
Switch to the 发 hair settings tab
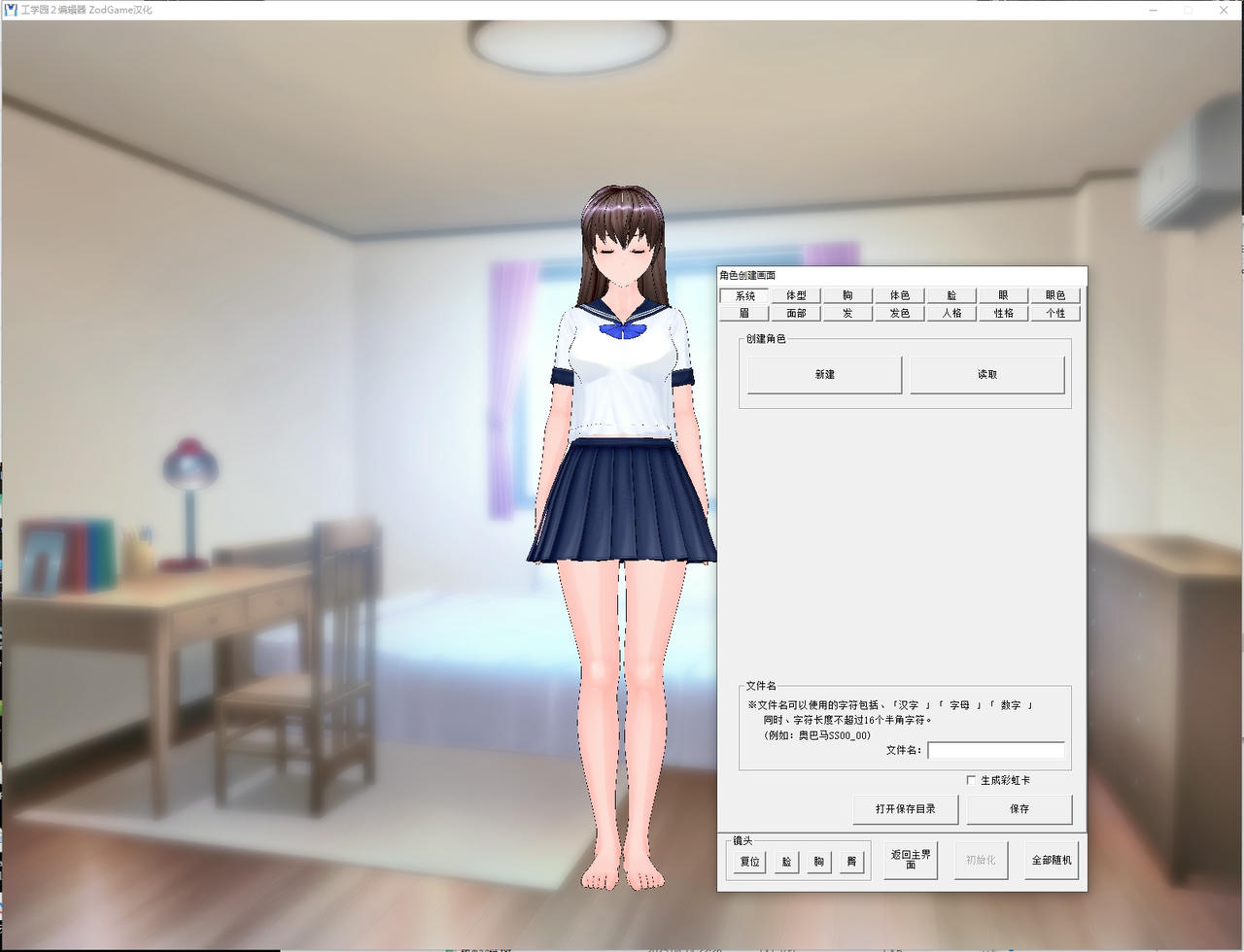point(847,313)
